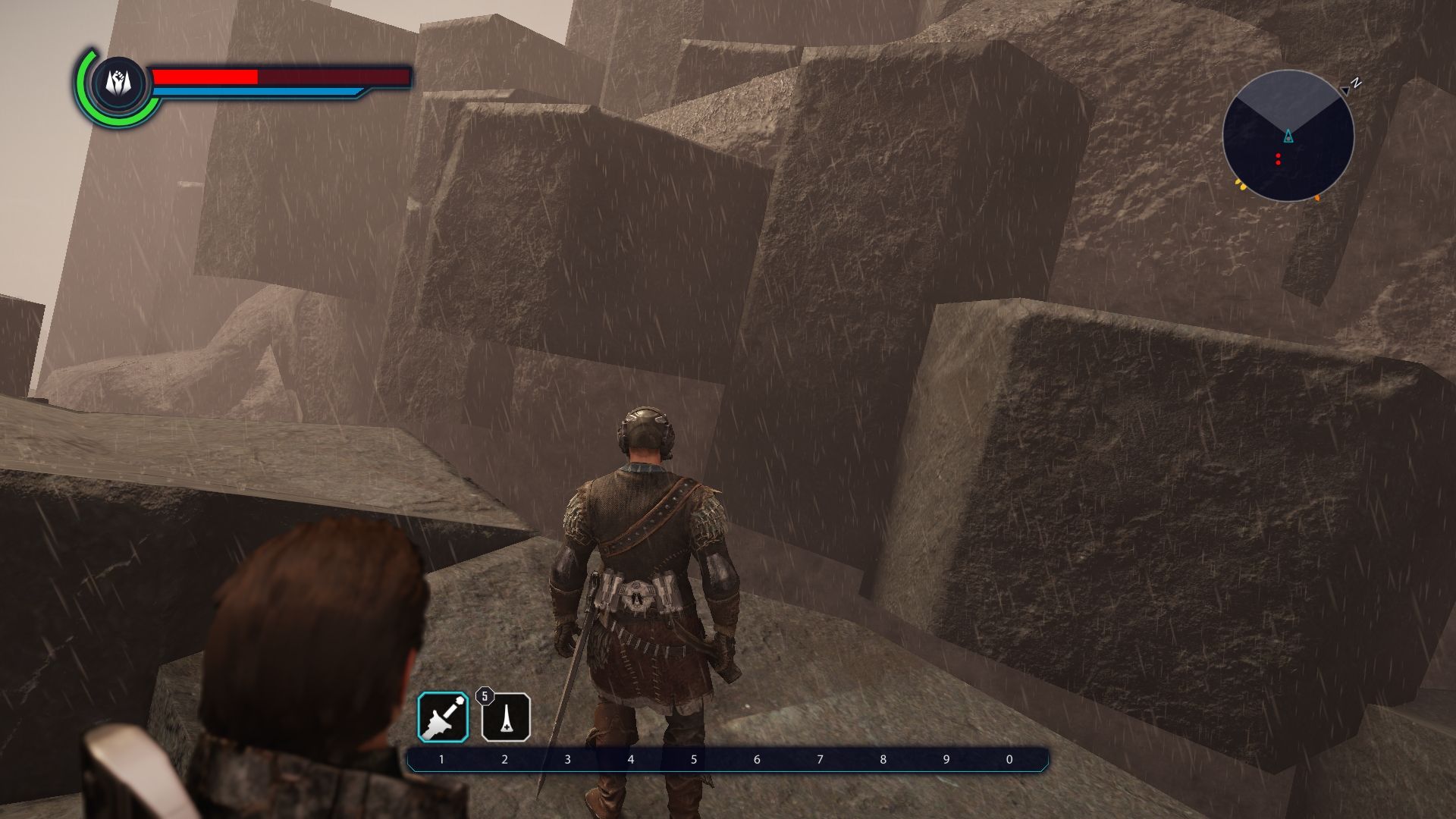Click the fist emblem character portrait

point(118,83)
